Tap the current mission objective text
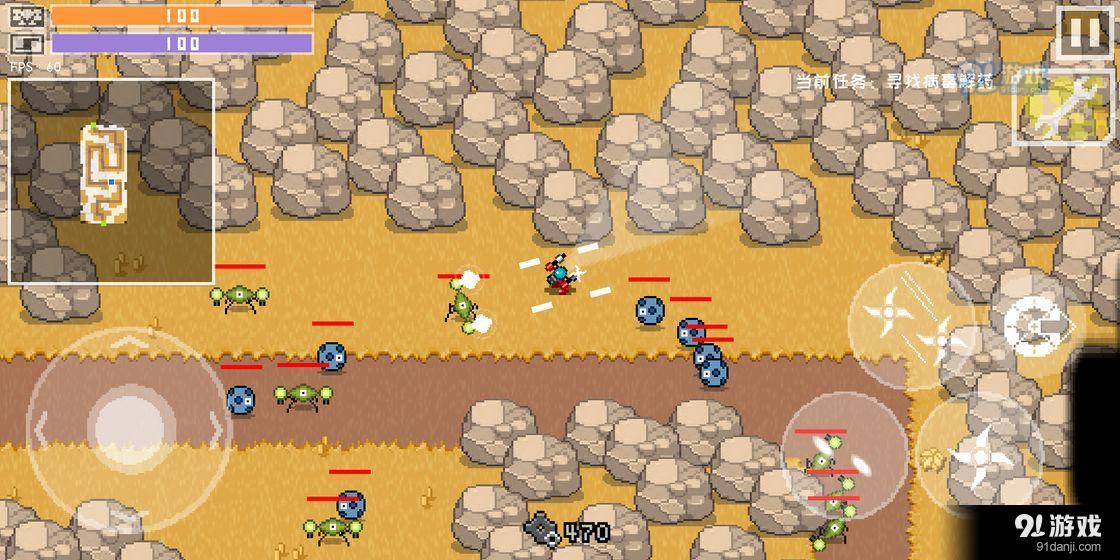This screenshot has width=1120, height=560. coord(895,82)
